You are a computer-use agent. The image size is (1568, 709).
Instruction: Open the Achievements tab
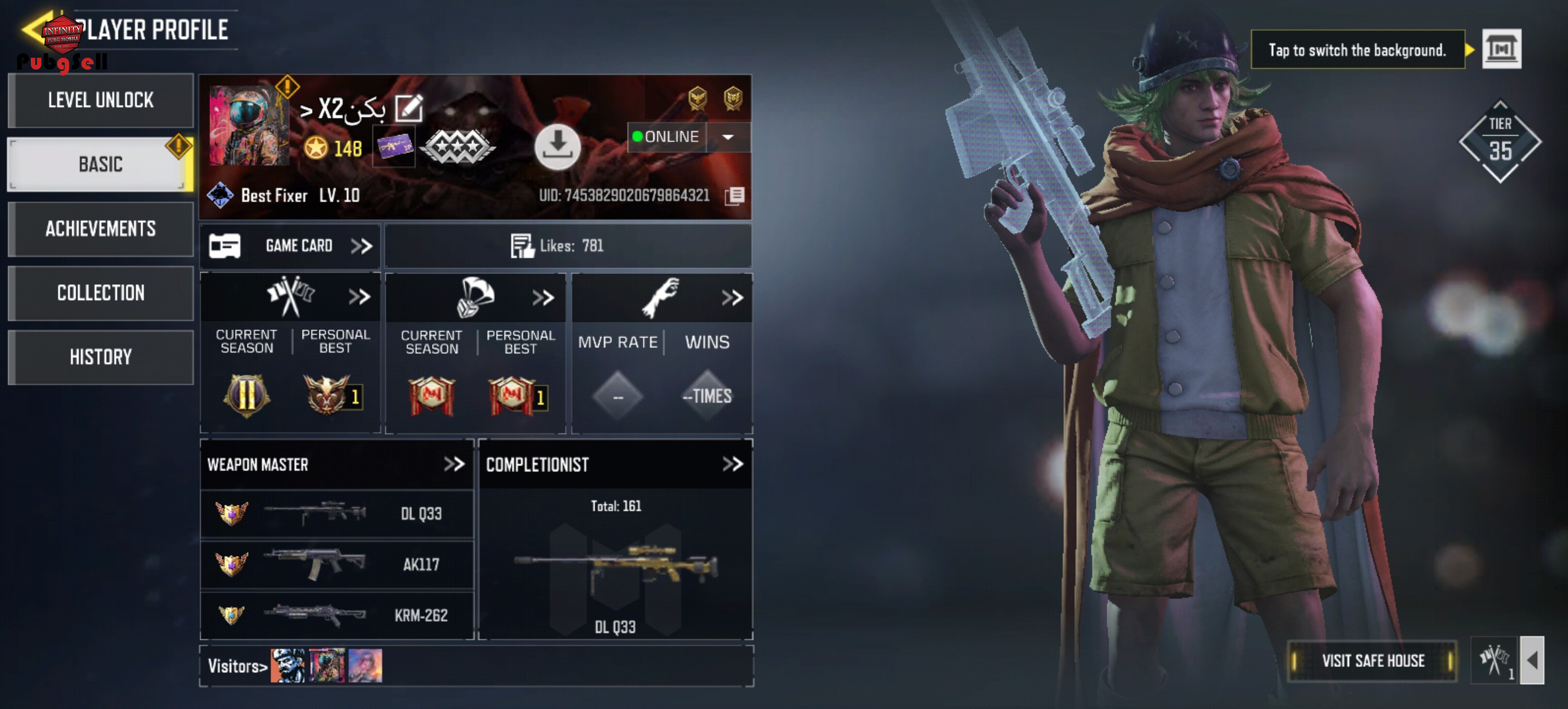(x=101, y=229)
